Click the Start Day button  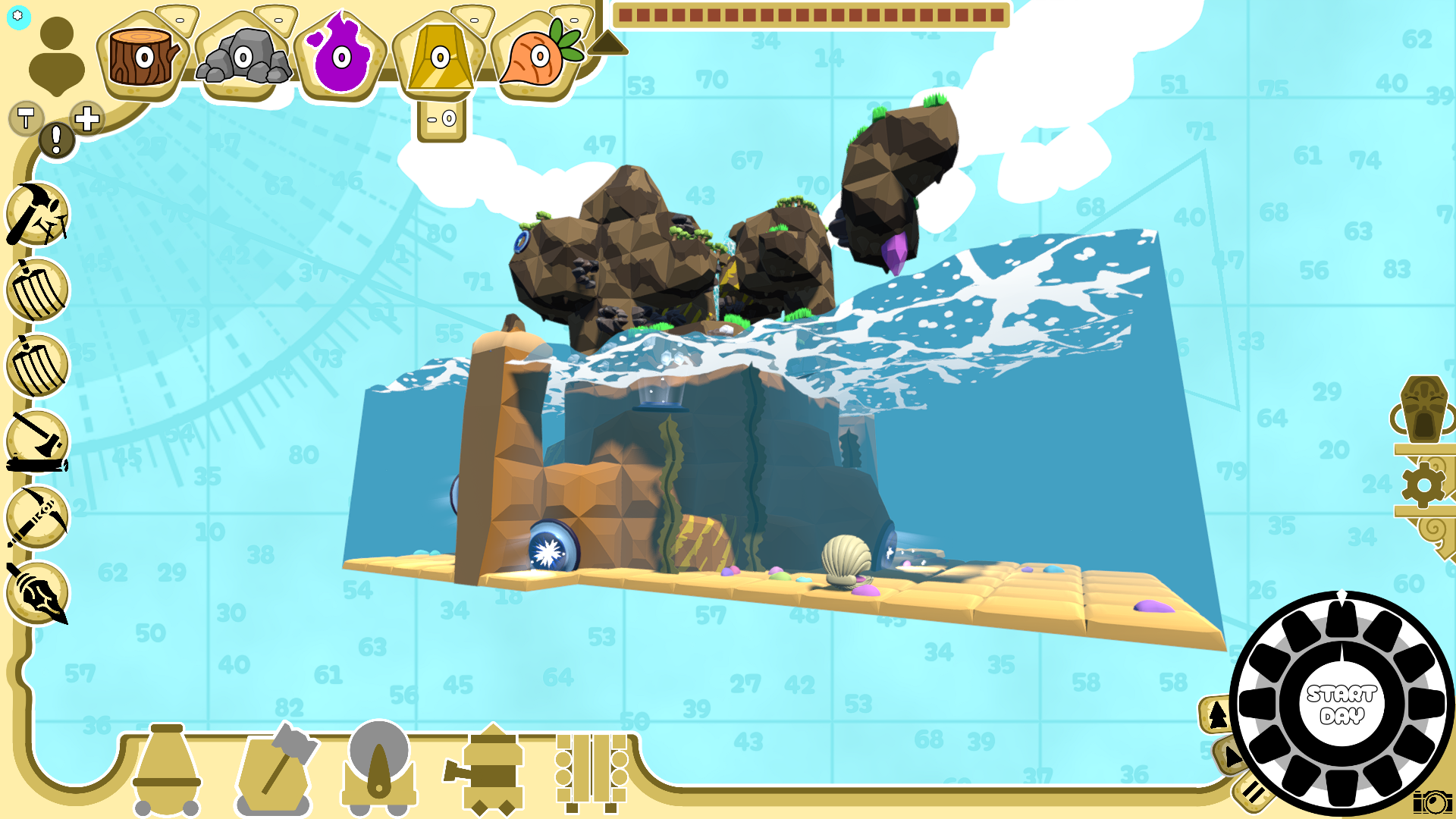click(1341, 704)
